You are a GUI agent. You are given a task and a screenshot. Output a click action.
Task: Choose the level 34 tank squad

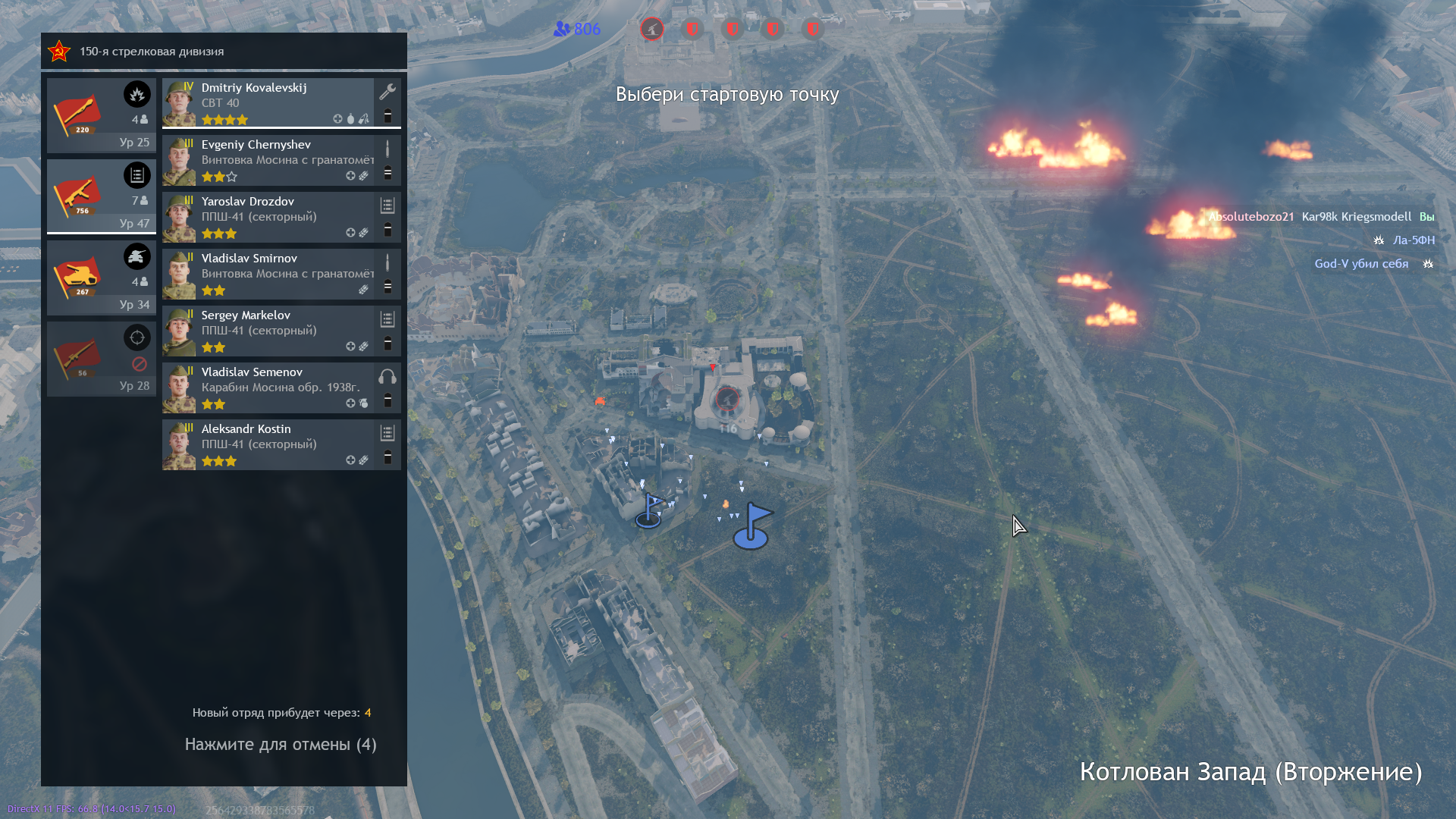pos(102,278)
